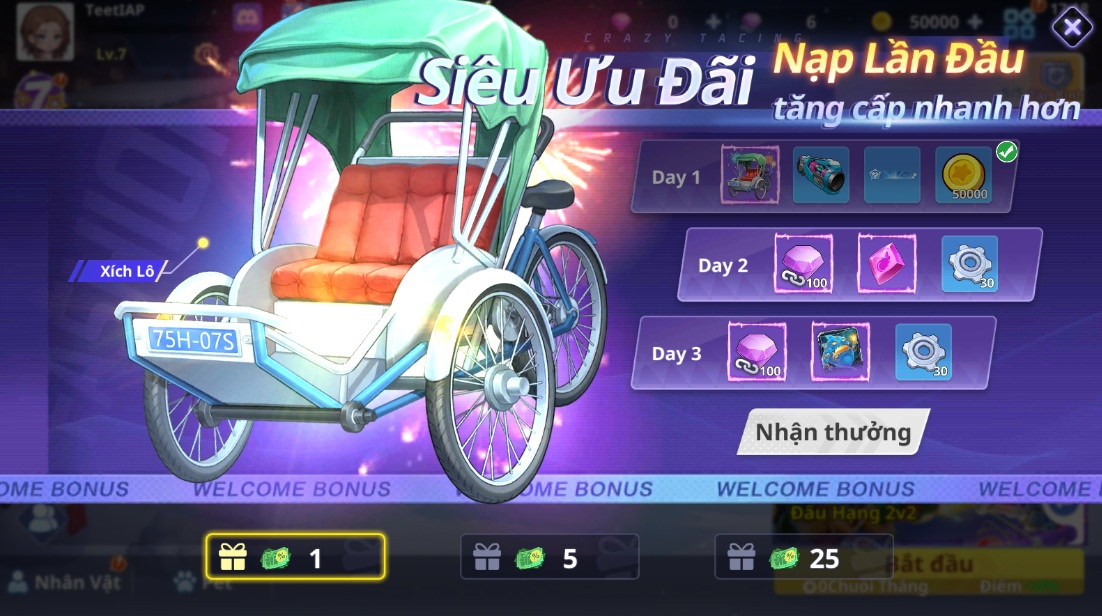
Task: View the Day 1 blue cannon item reward
Action: 821,175
